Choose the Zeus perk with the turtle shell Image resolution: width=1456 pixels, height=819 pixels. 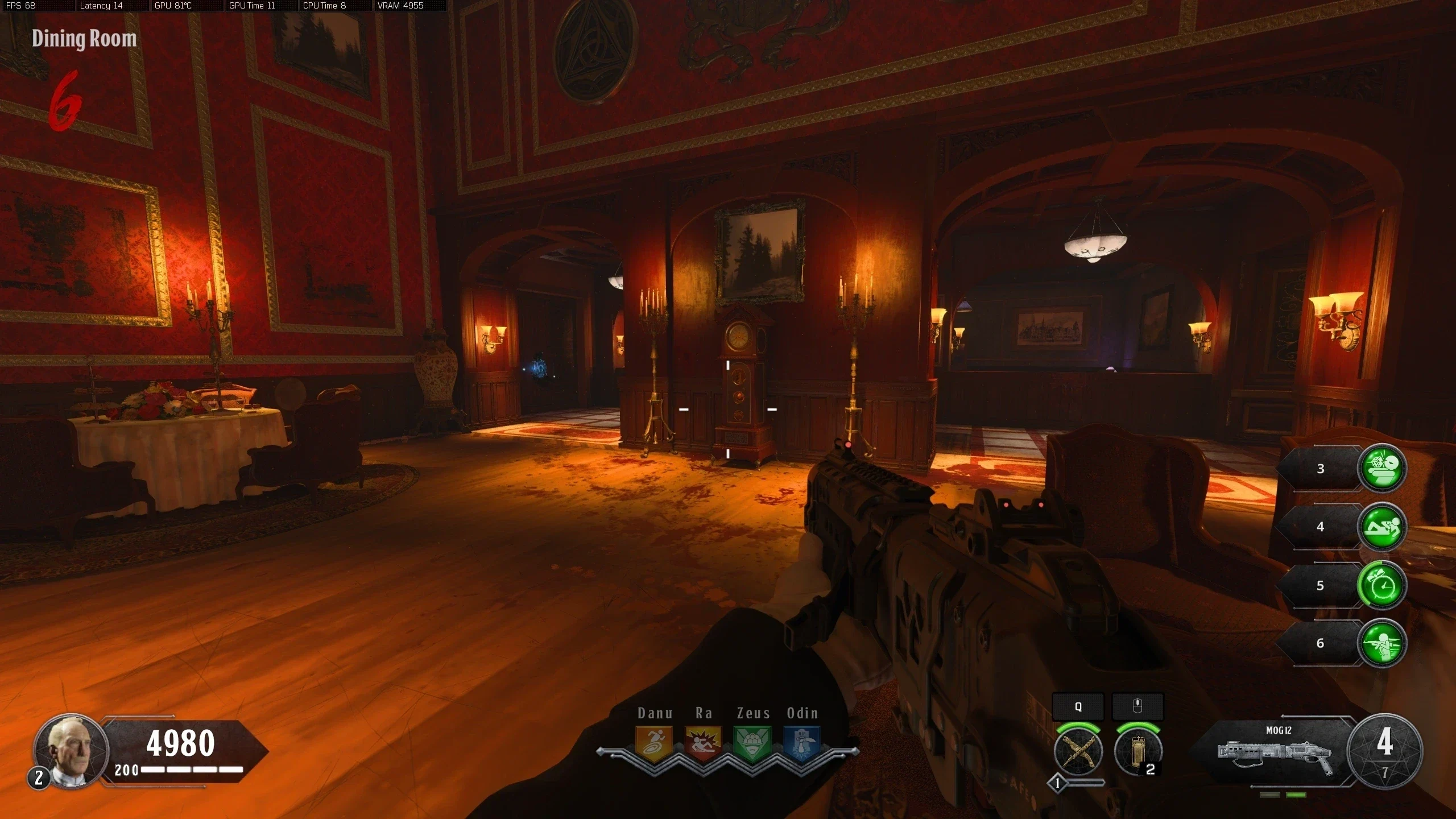[752, 743]
